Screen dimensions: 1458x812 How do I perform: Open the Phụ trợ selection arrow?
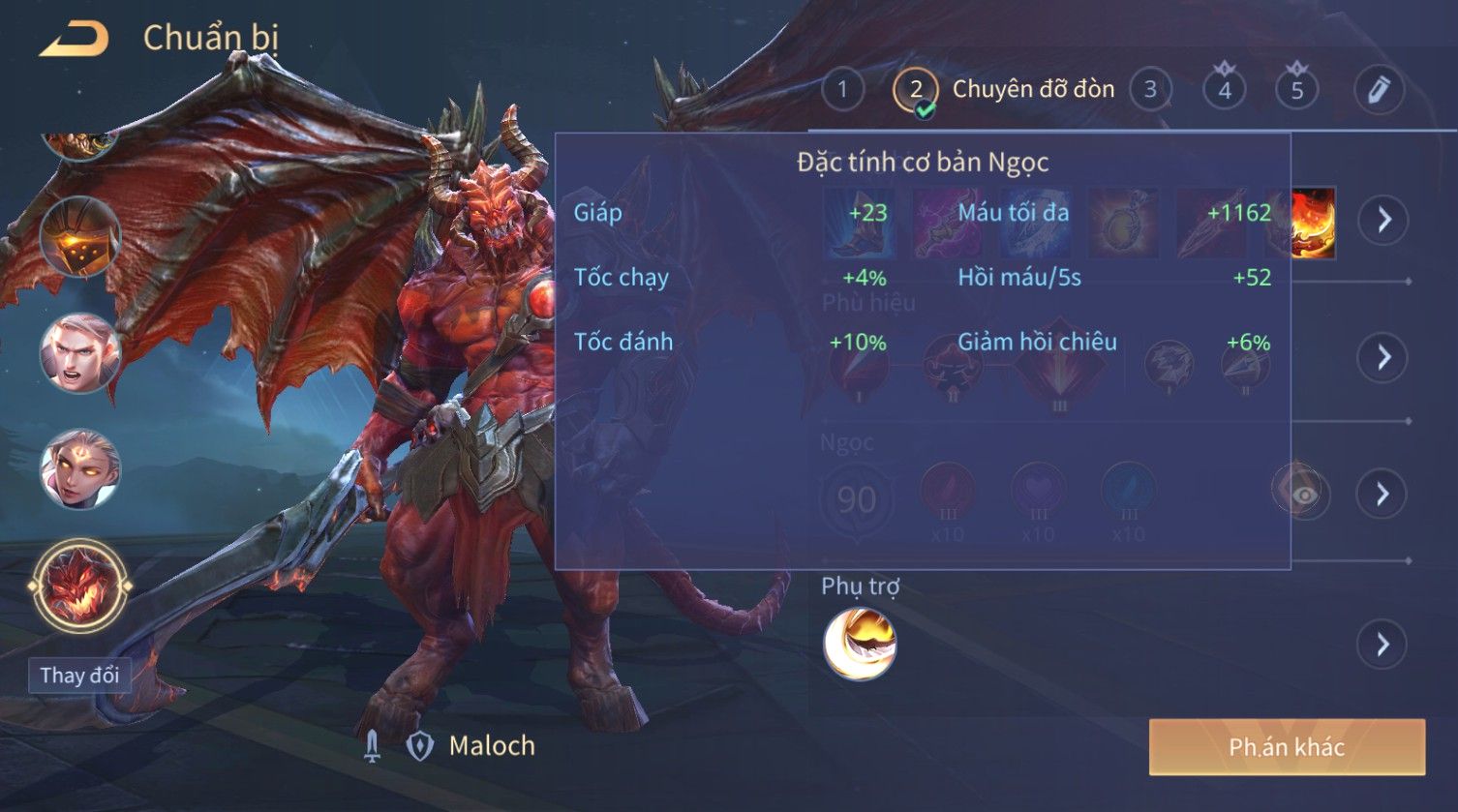[x=1383, y=644]
